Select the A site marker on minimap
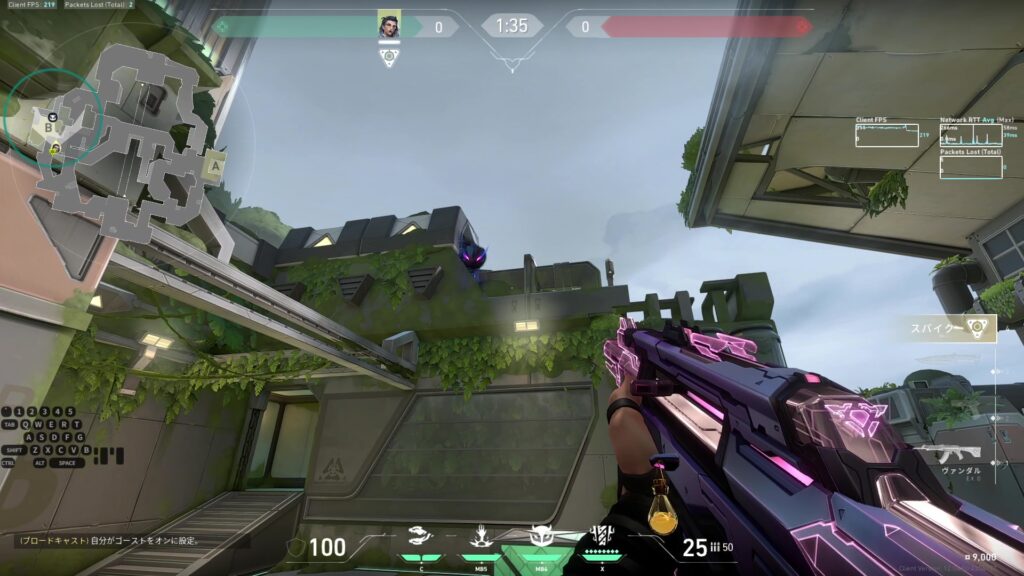This screenshot has height=576, width=1024. pos(212,167)
